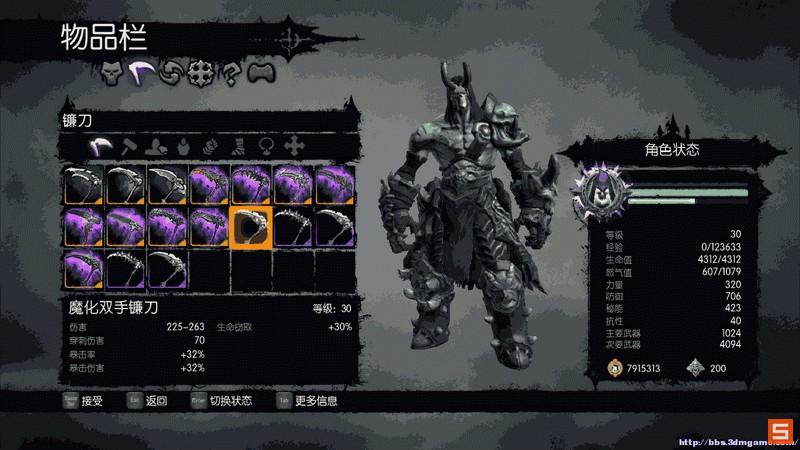Choose the hammer secondary weapon category
This screenshot has width=800, height=450.
[128, 147]
